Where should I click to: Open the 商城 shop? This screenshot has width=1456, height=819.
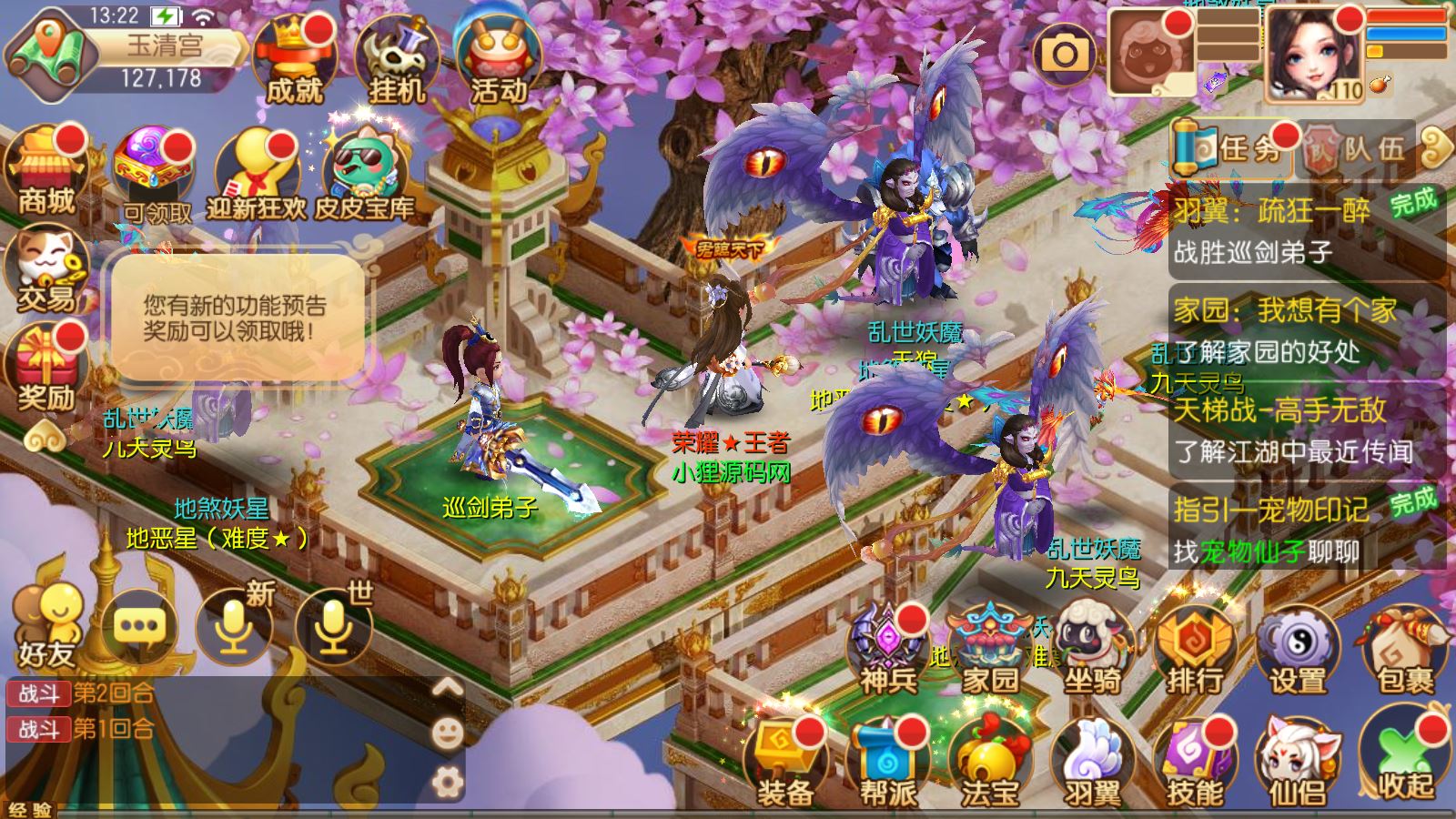pyautogui.click(x=46, y=171)
